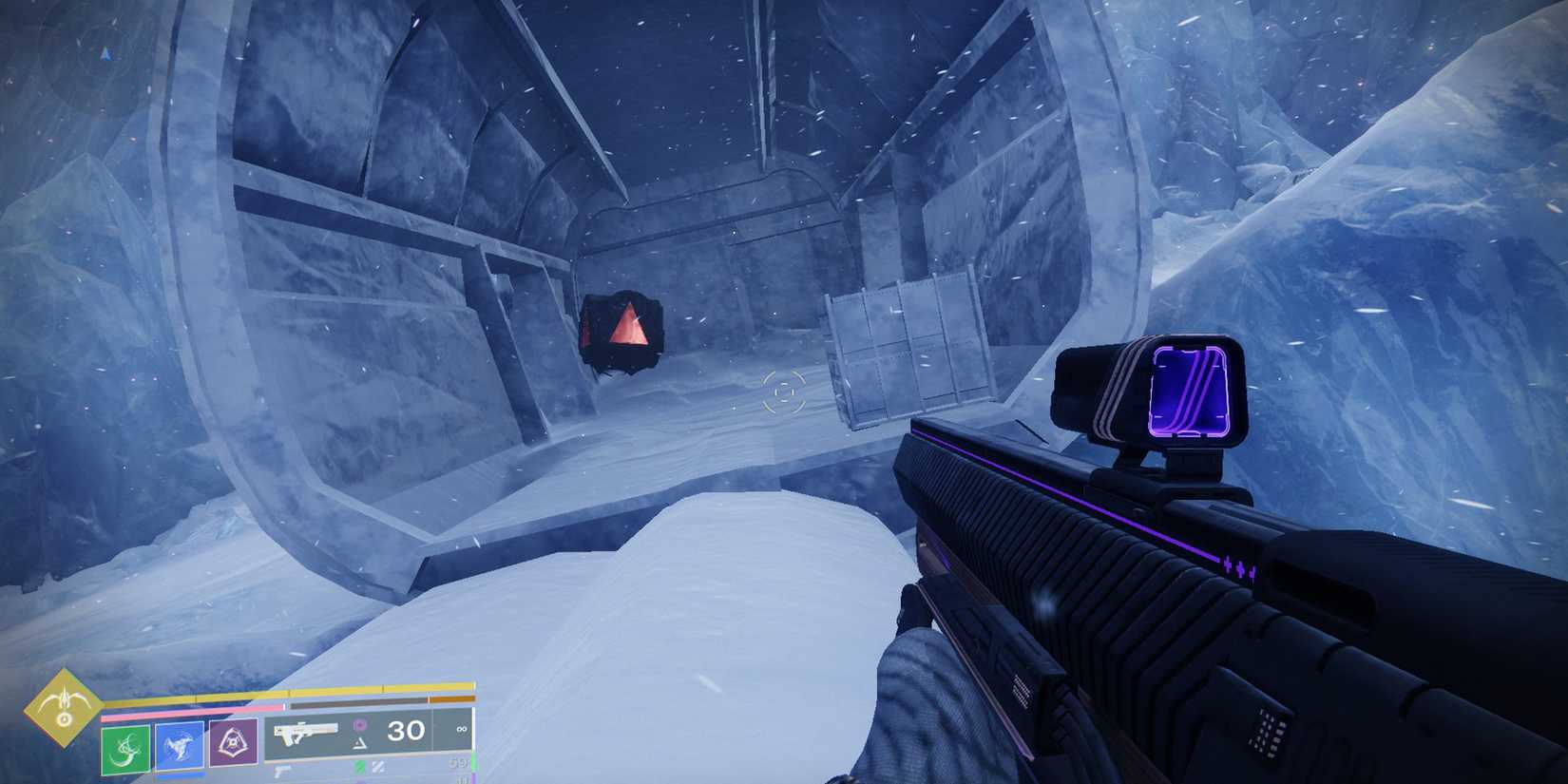The image size is (1568, 784).
Task: Click the purple holographic weapon sight
Action: tap(1190, 392)
